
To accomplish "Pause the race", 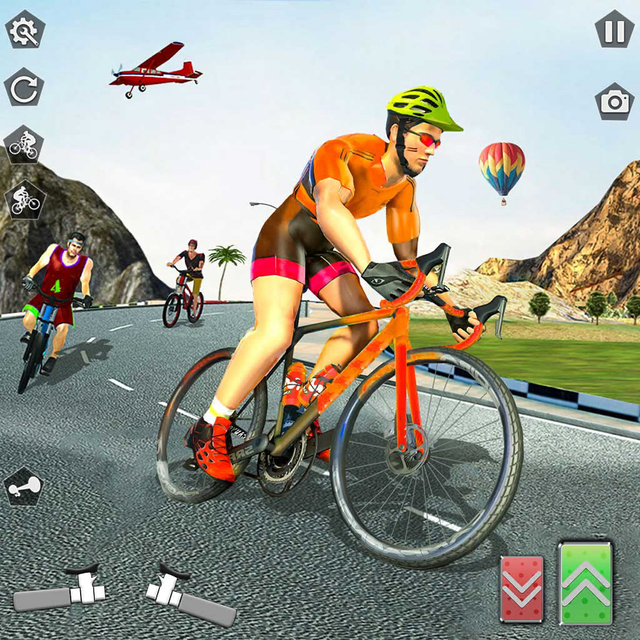I will point(613,29).
